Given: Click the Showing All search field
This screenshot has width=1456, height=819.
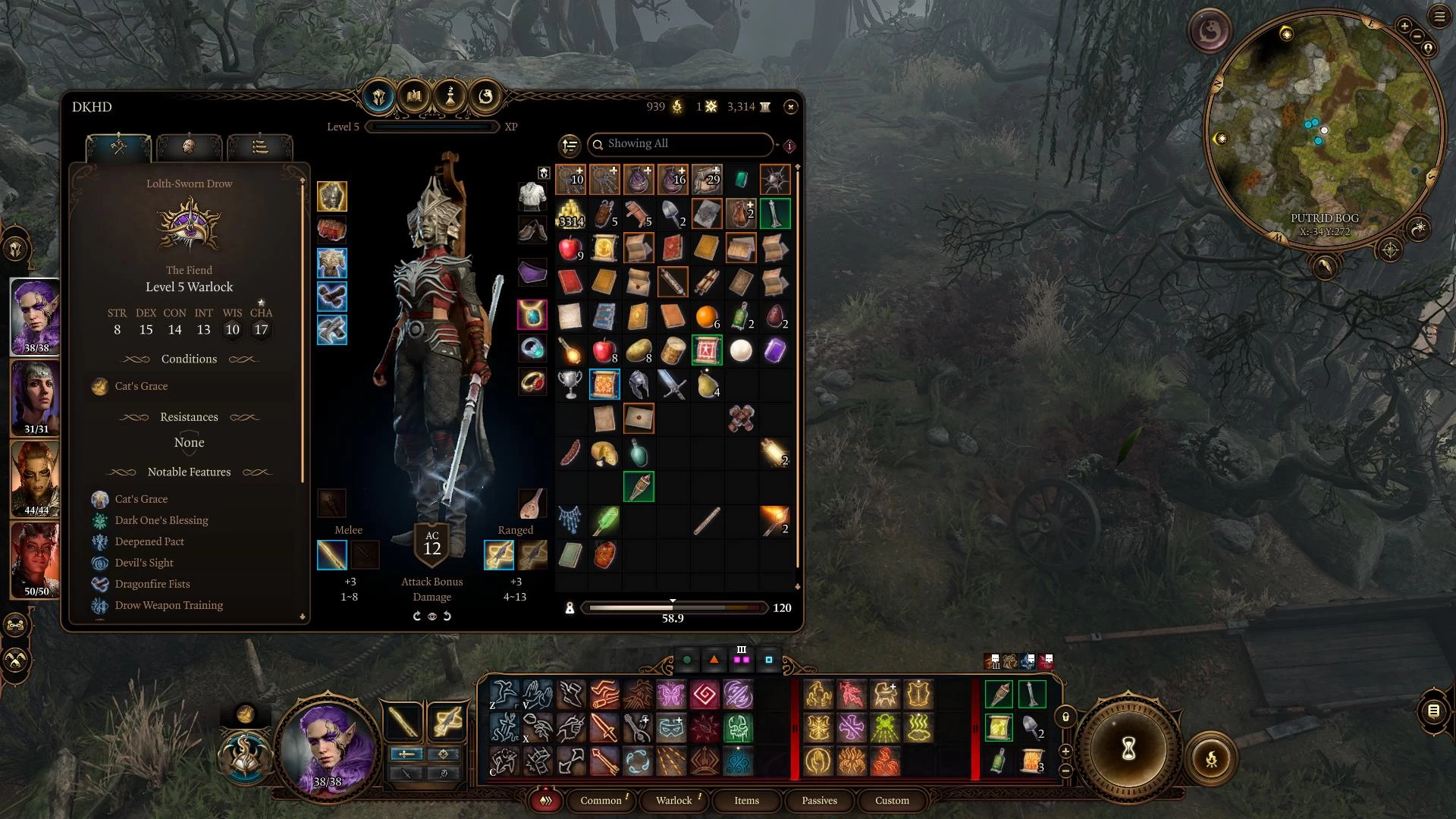Looking at the screenshot, I should click(680, 144).
